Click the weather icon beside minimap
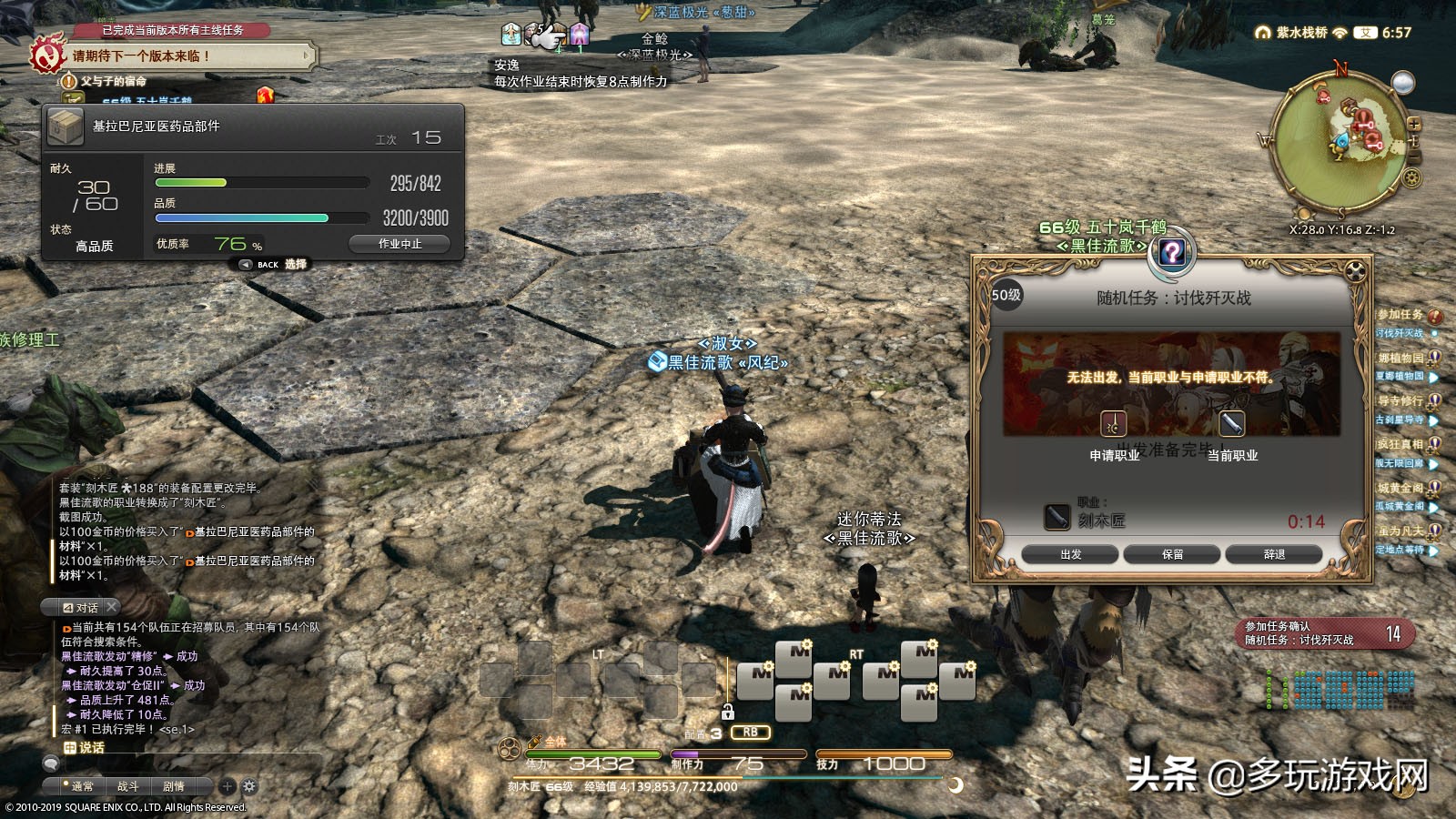 point(1403,84)
